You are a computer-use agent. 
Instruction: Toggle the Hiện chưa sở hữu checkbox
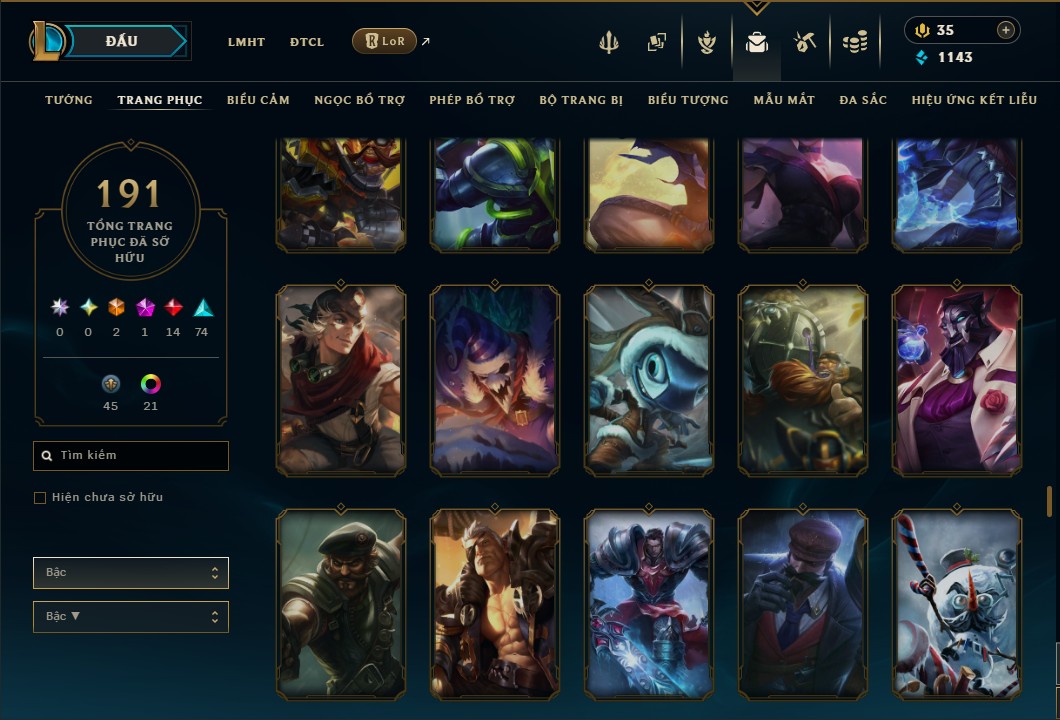click(x=40, y=498)
